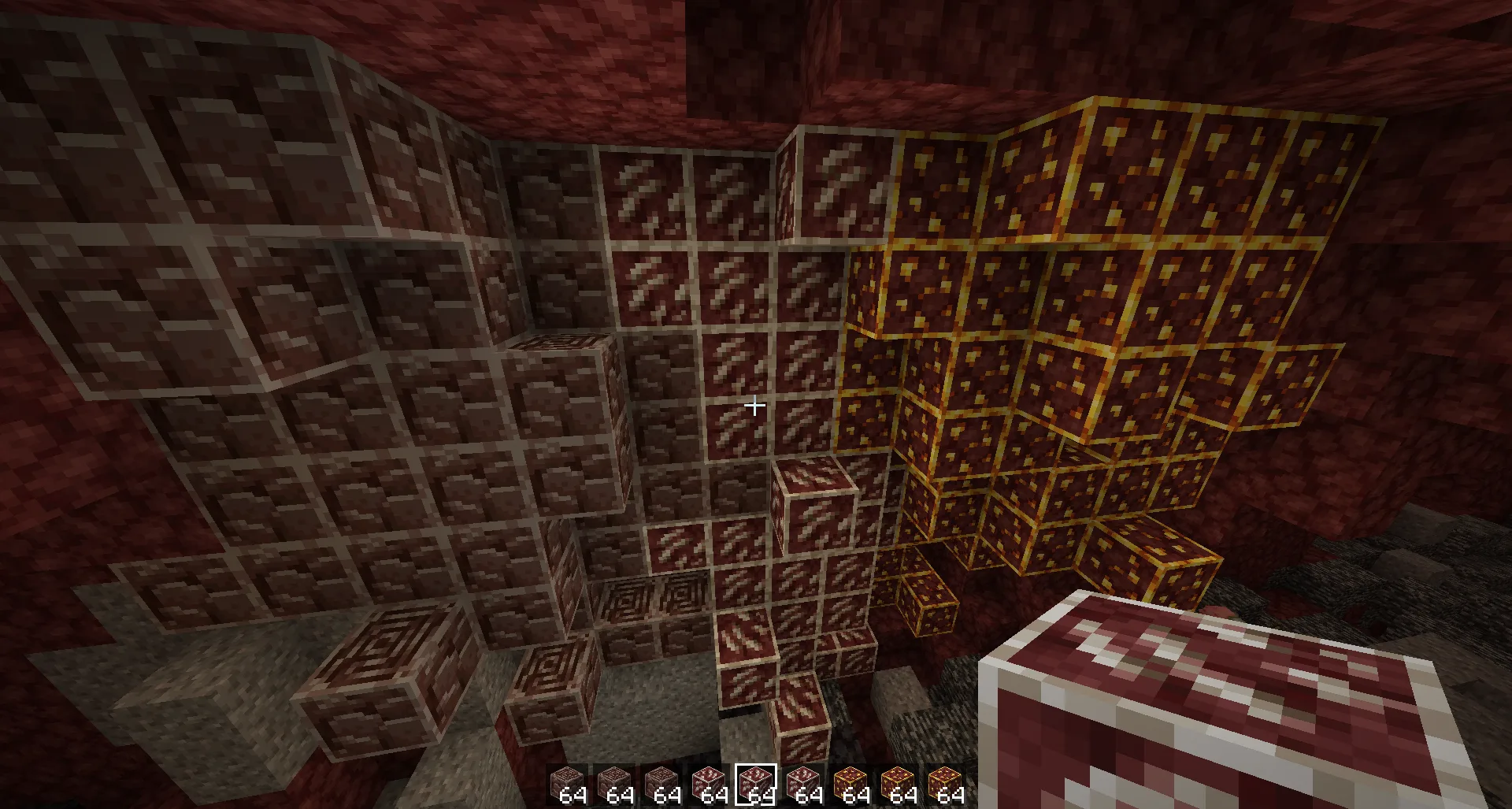The width and height of the screenshot is (1512, 809).
Task: Choose the leftmost hotbar slot
Action: click(x=566, y=785)
